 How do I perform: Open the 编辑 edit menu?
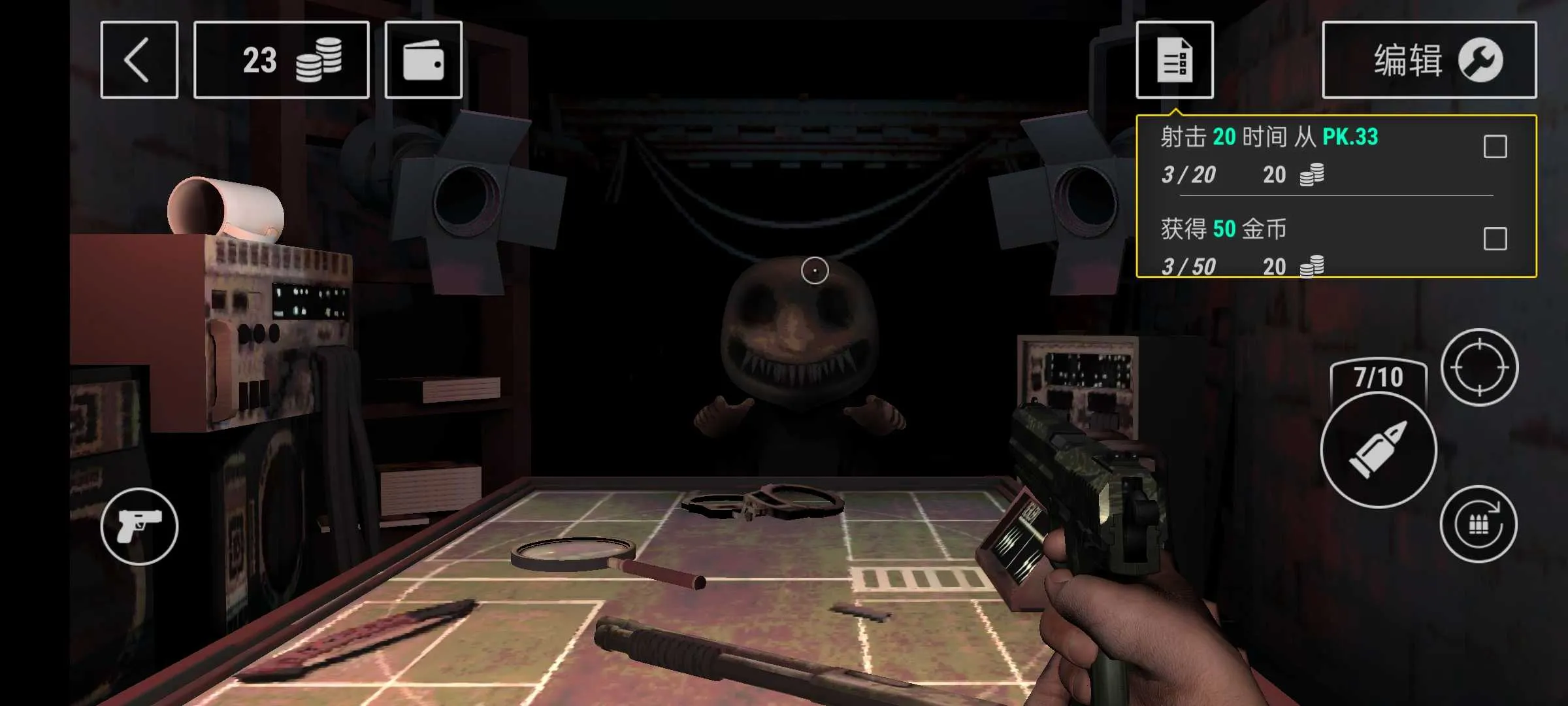pos(1429,60)
